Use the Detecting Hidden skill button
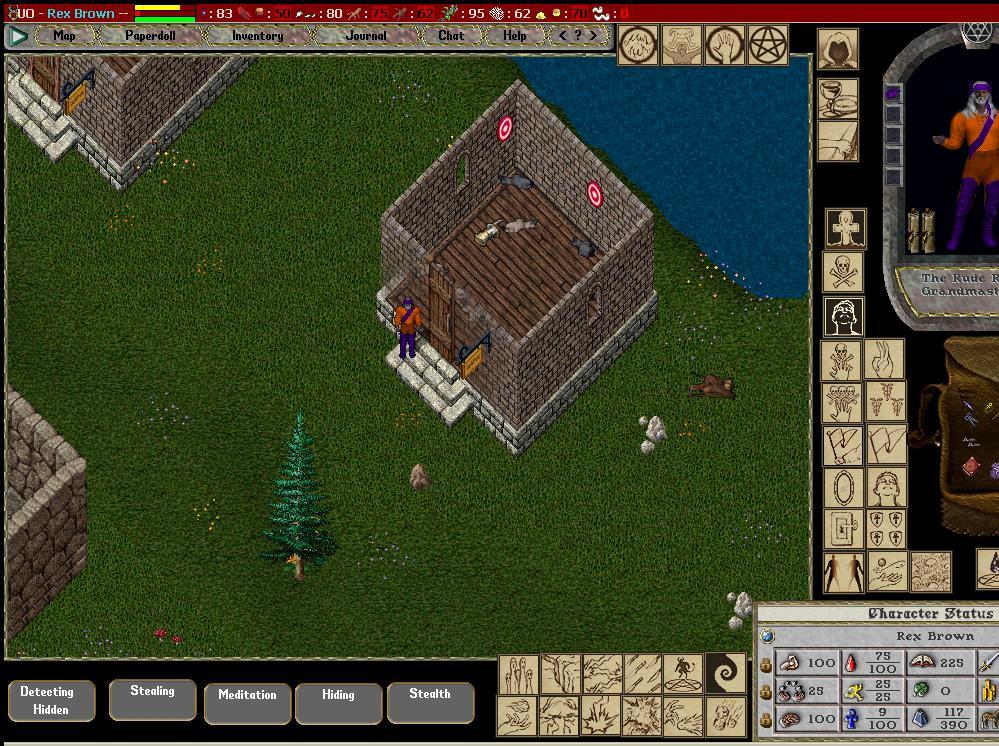This screenshot has height=746, width=999. pyautogui.click(x=47, y=700)
